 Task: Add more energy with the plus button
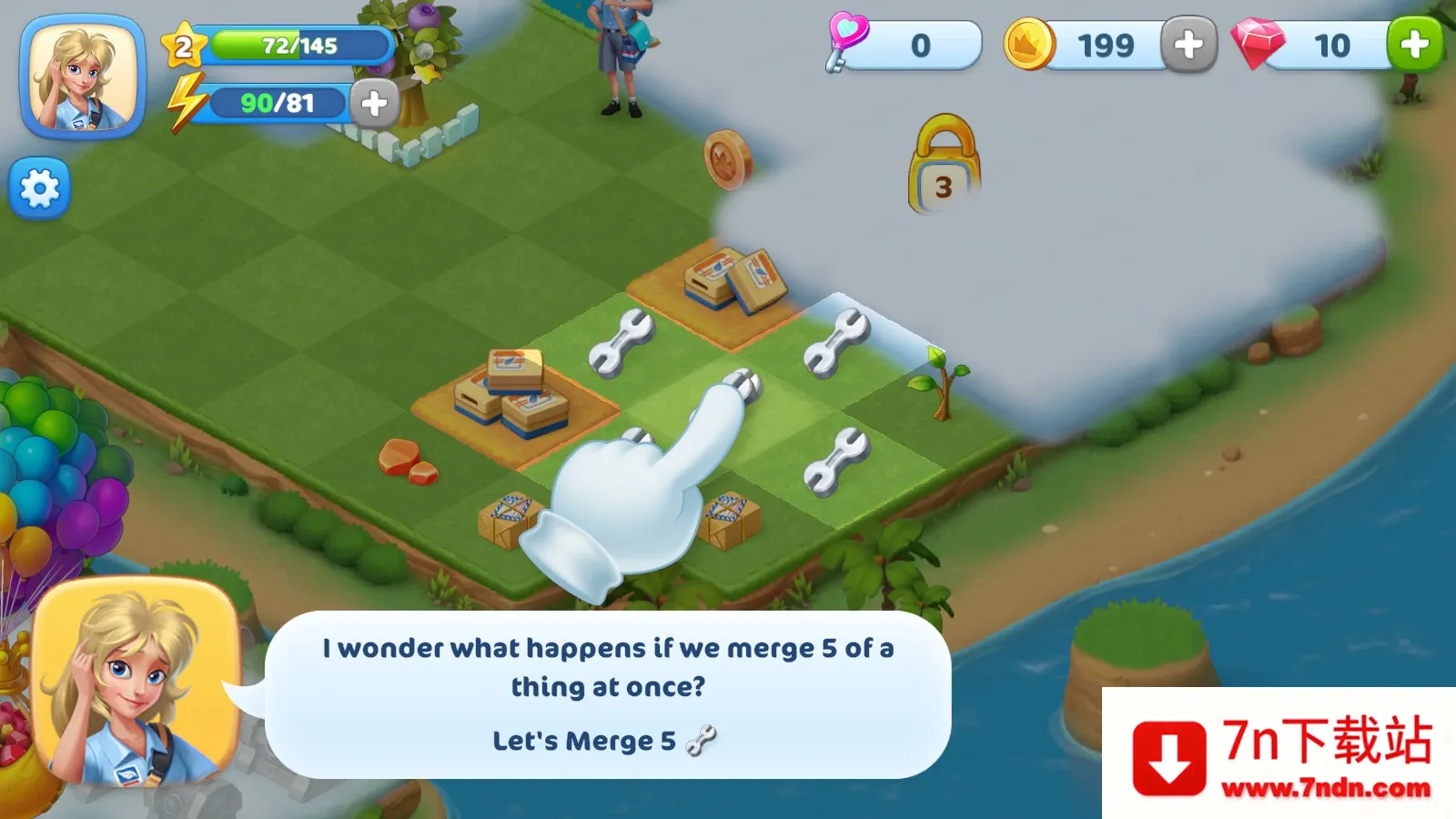pos(374,104)
